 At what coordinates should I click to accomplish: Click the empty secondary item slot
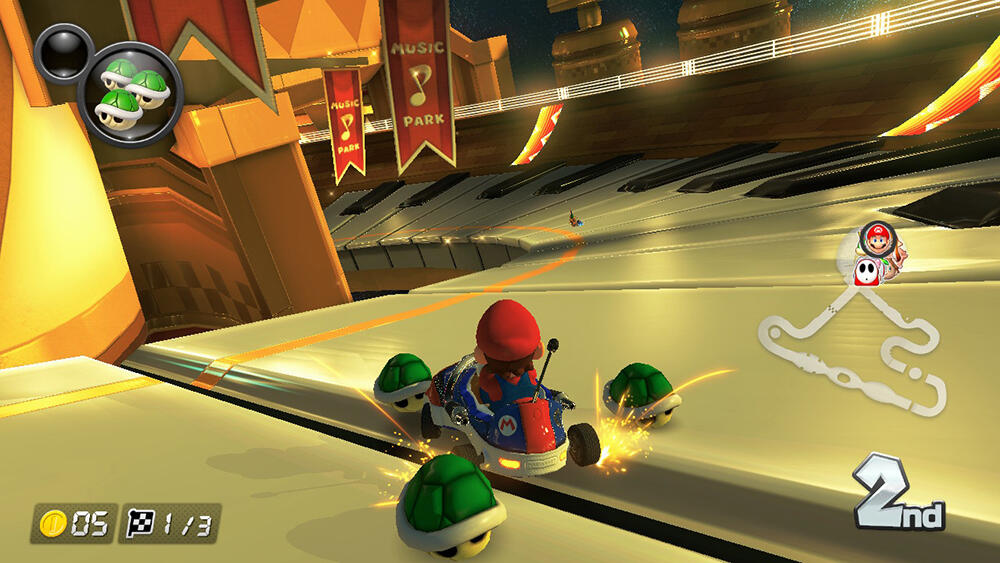64,53
